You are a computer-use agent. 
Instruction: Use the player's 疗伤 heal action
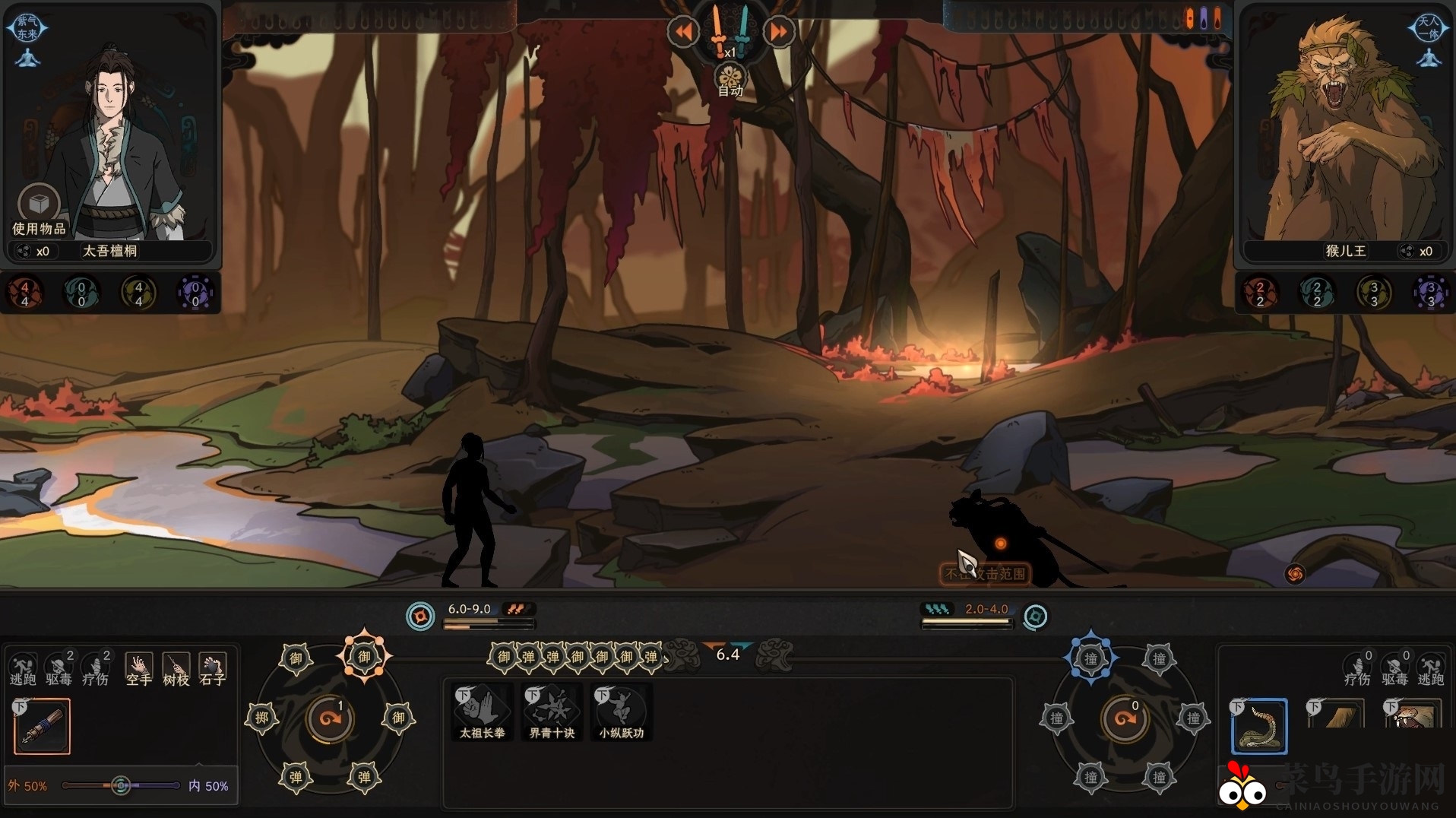96,669
